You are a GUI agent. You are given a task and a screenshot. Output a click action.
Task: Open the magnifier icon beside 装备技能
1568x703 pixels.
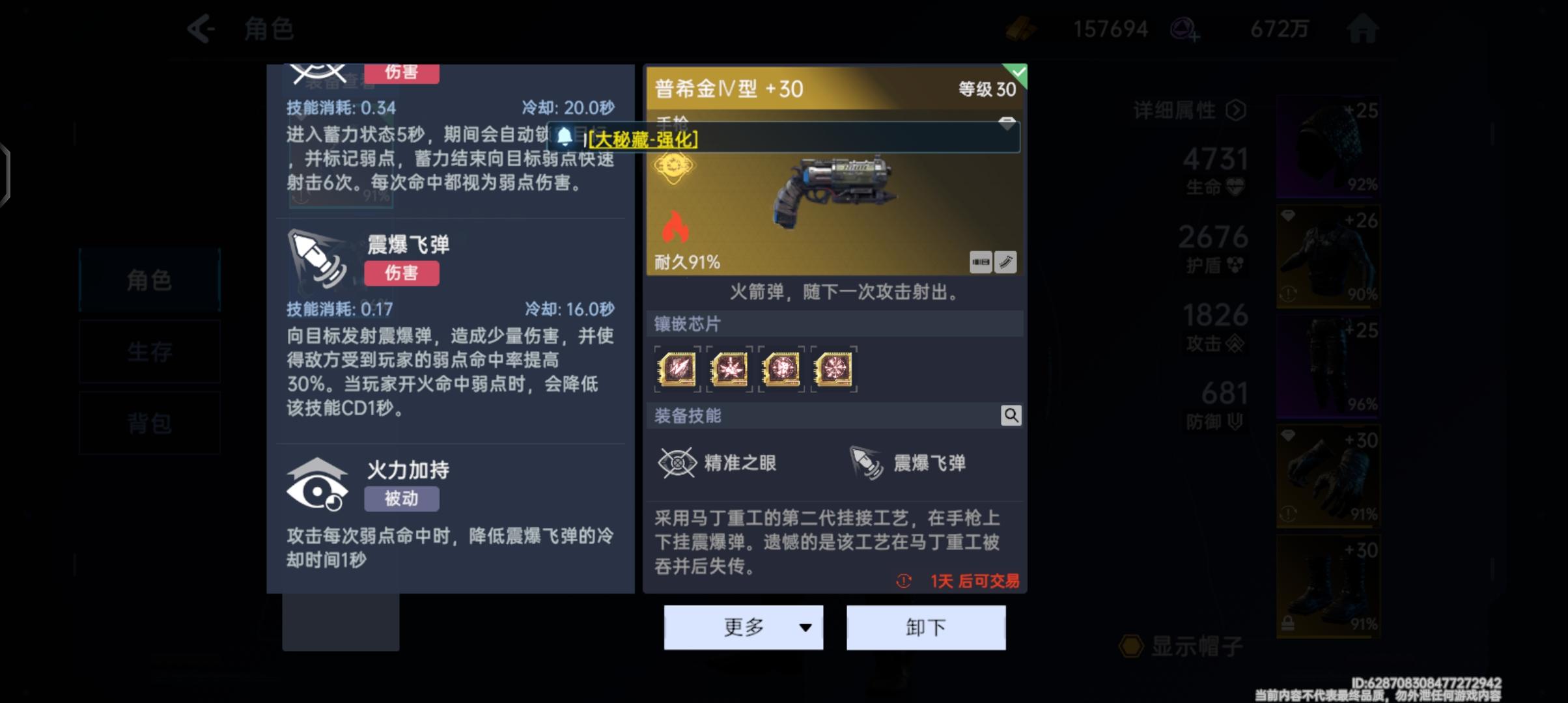tap(1011, 415)
